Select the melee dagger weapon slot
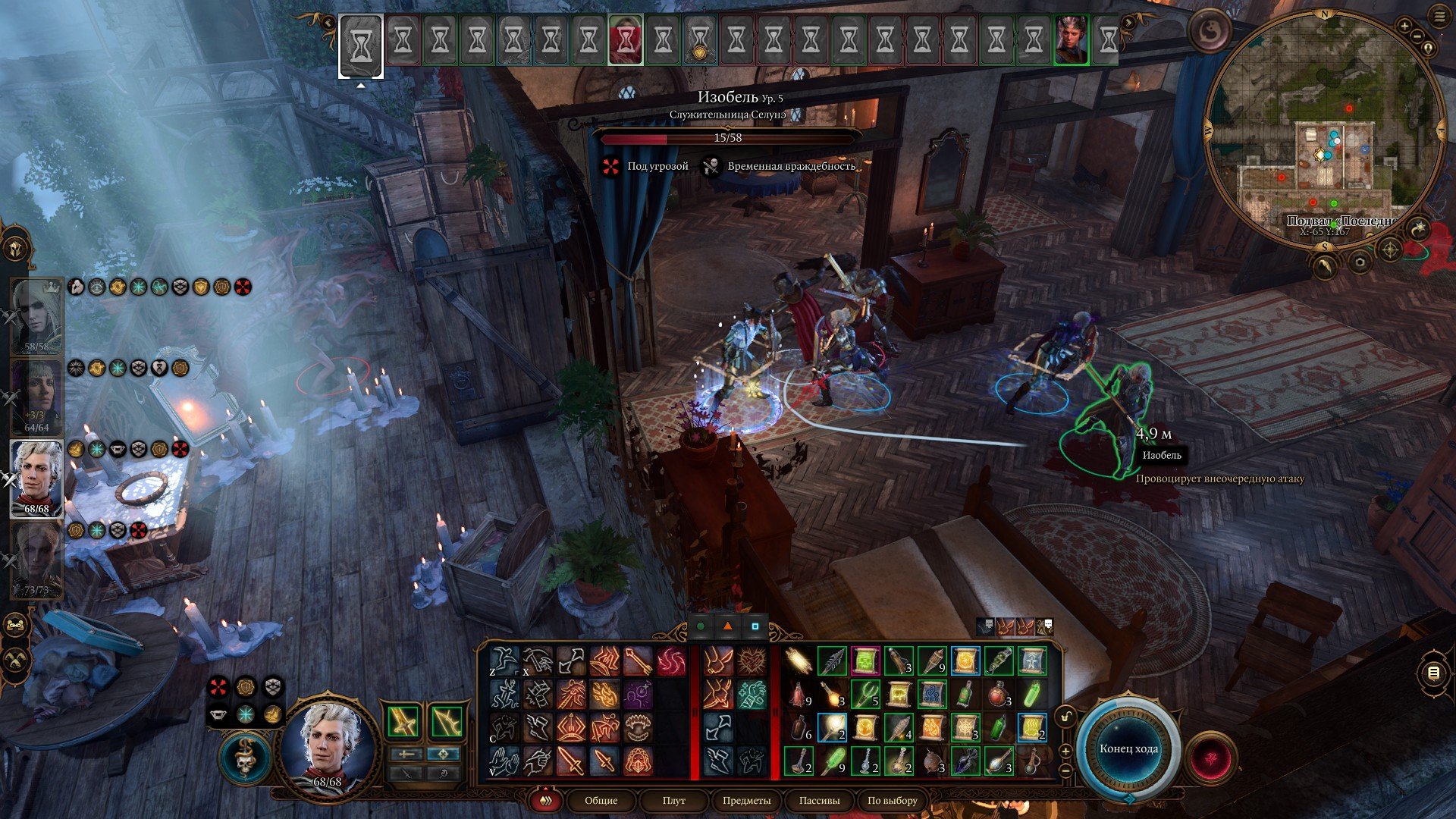This screenshot has width=1456, height=819. [405, 721]
